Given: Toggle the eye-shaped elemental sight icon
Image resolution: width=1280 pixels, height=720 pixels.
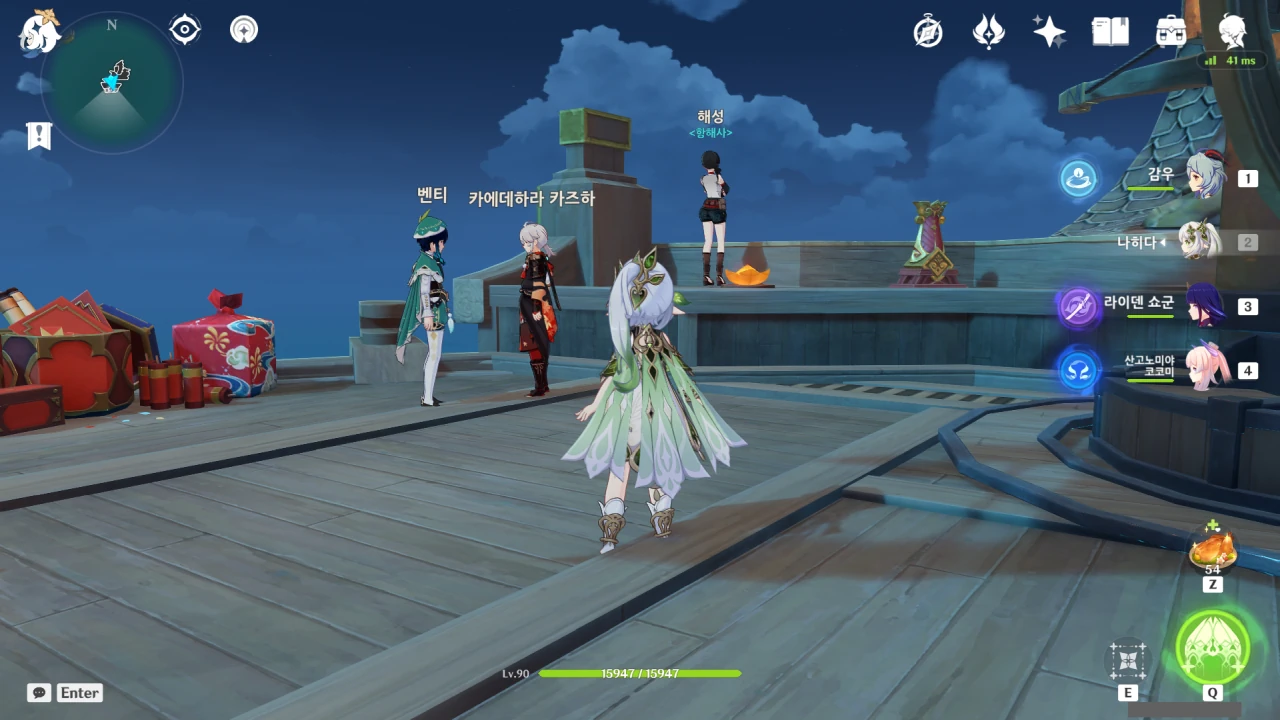Looking at the screenshot, I should tap(185, 30).
